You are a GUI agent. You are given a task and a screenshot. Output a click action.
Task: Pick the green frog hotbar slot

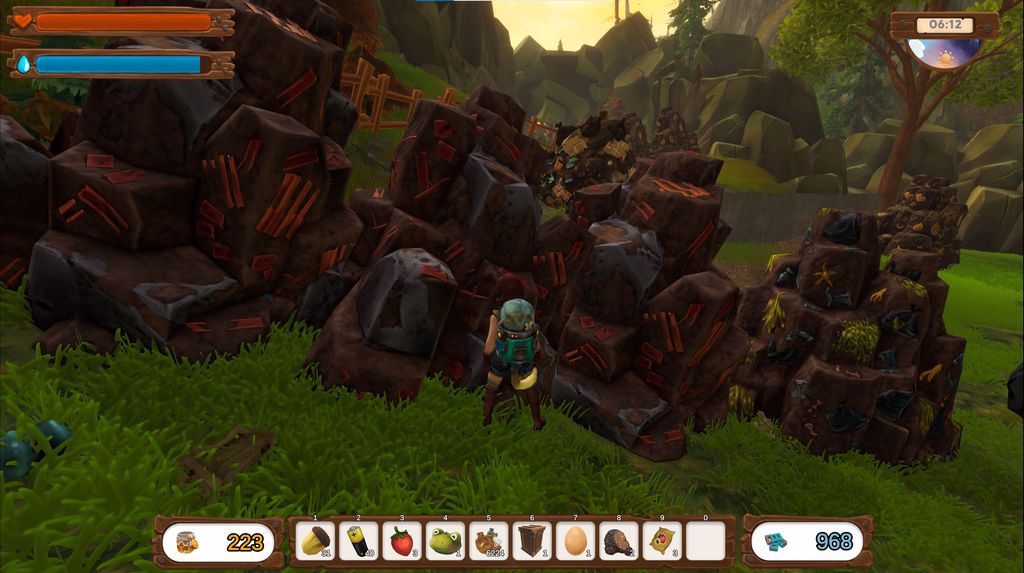tap(445, 541)
